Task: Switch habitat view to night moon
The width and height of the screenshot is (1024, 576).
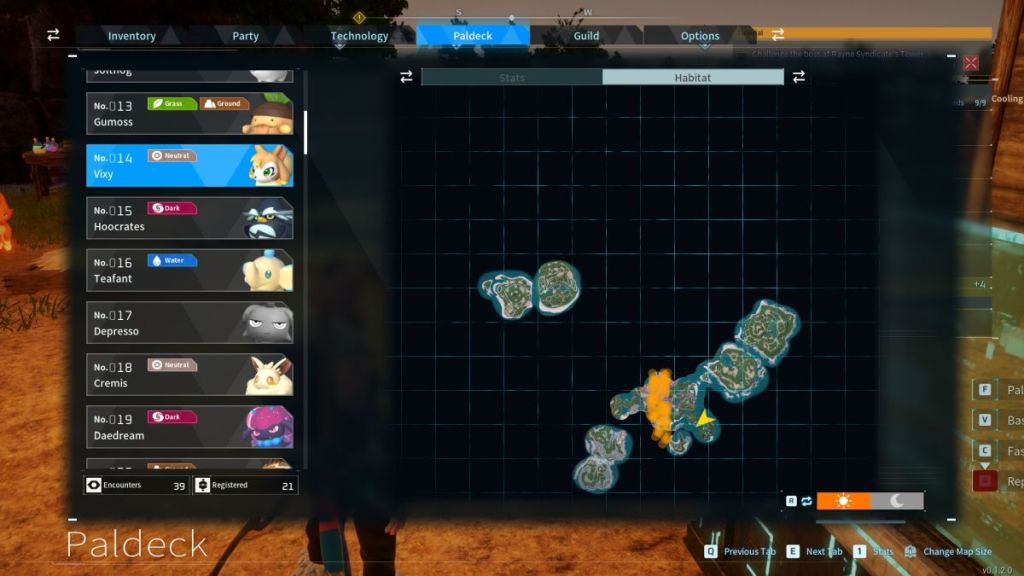Action: click(x=897, y=500)
